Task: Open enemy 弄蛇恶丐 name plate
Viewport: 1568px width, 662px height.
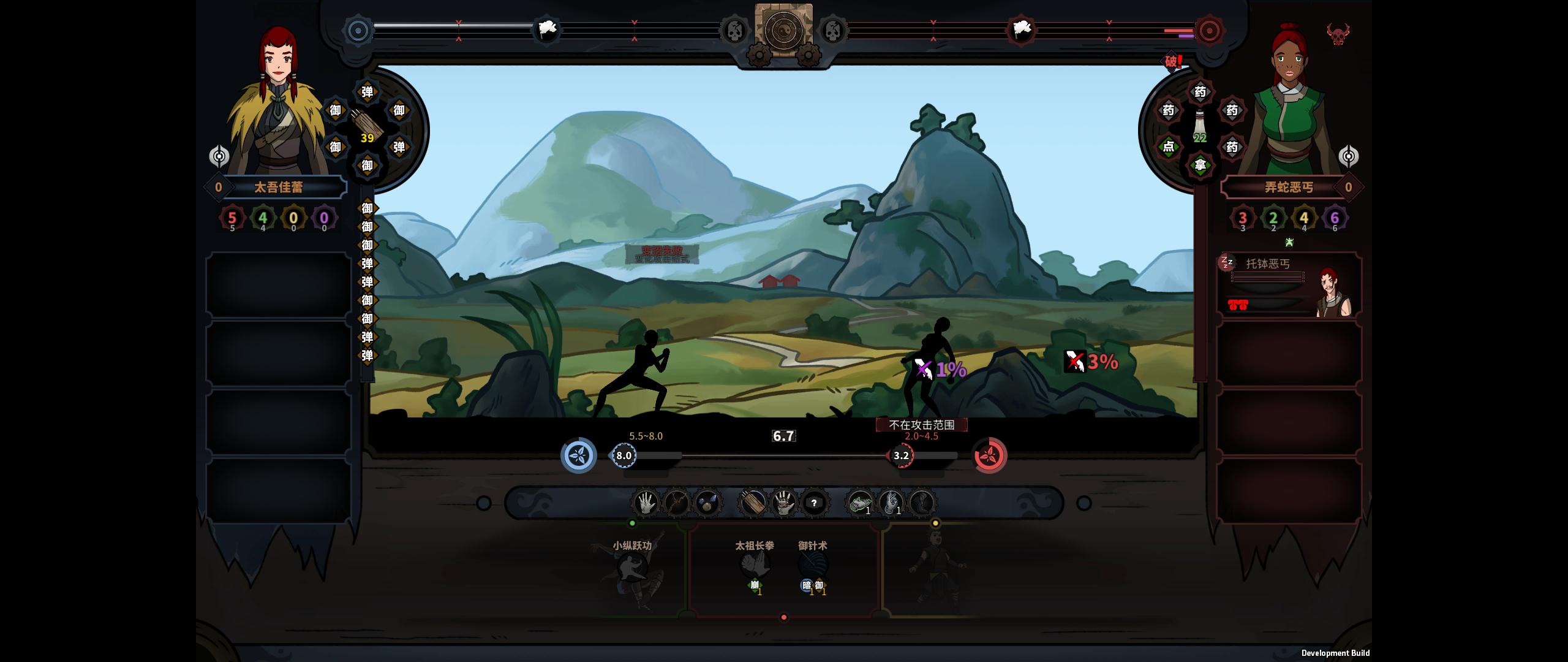Action: 1289,187
